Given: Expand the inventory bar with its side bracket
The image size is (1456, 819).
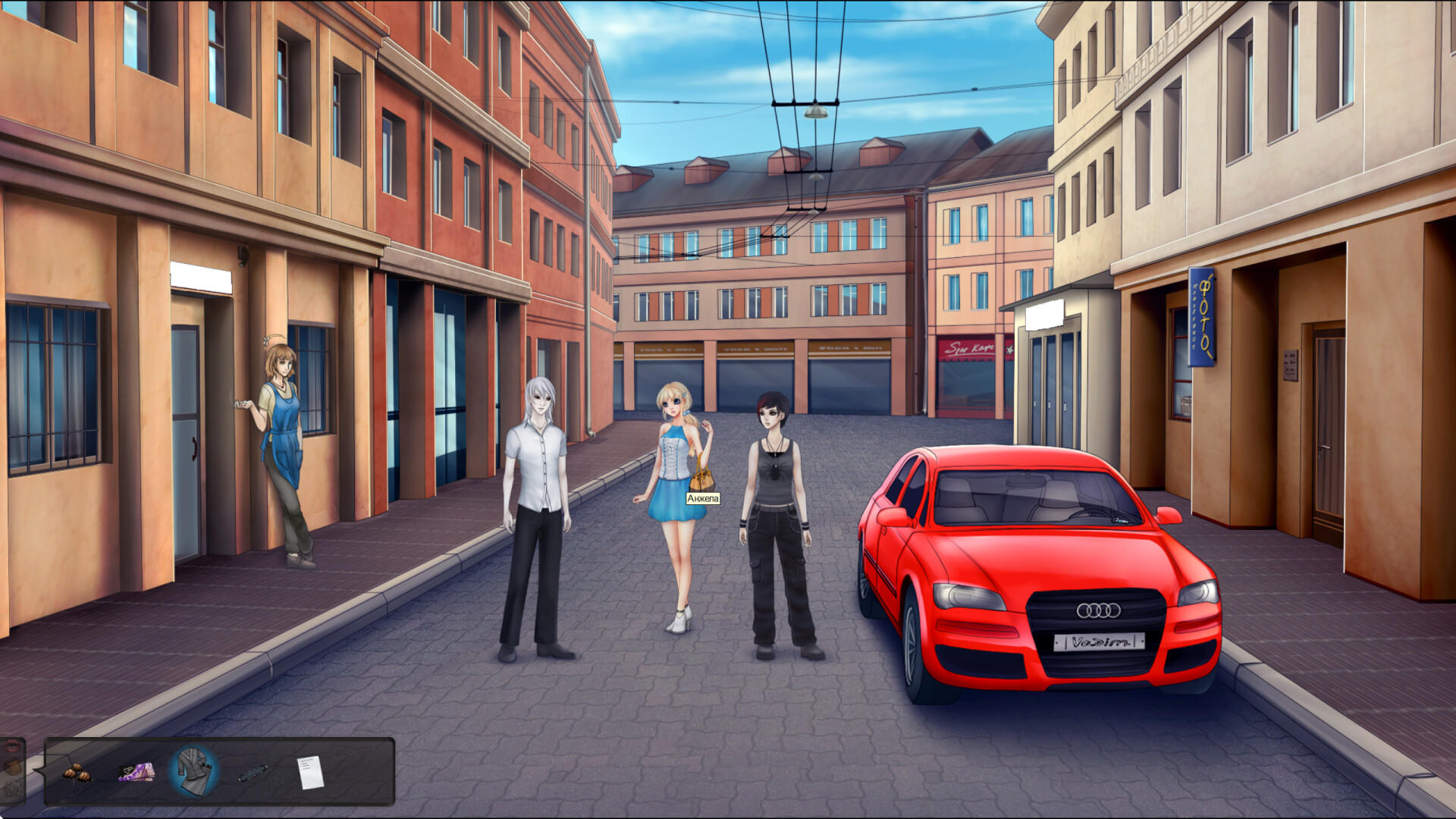Looking at the screenshot, I should point(39,771).
